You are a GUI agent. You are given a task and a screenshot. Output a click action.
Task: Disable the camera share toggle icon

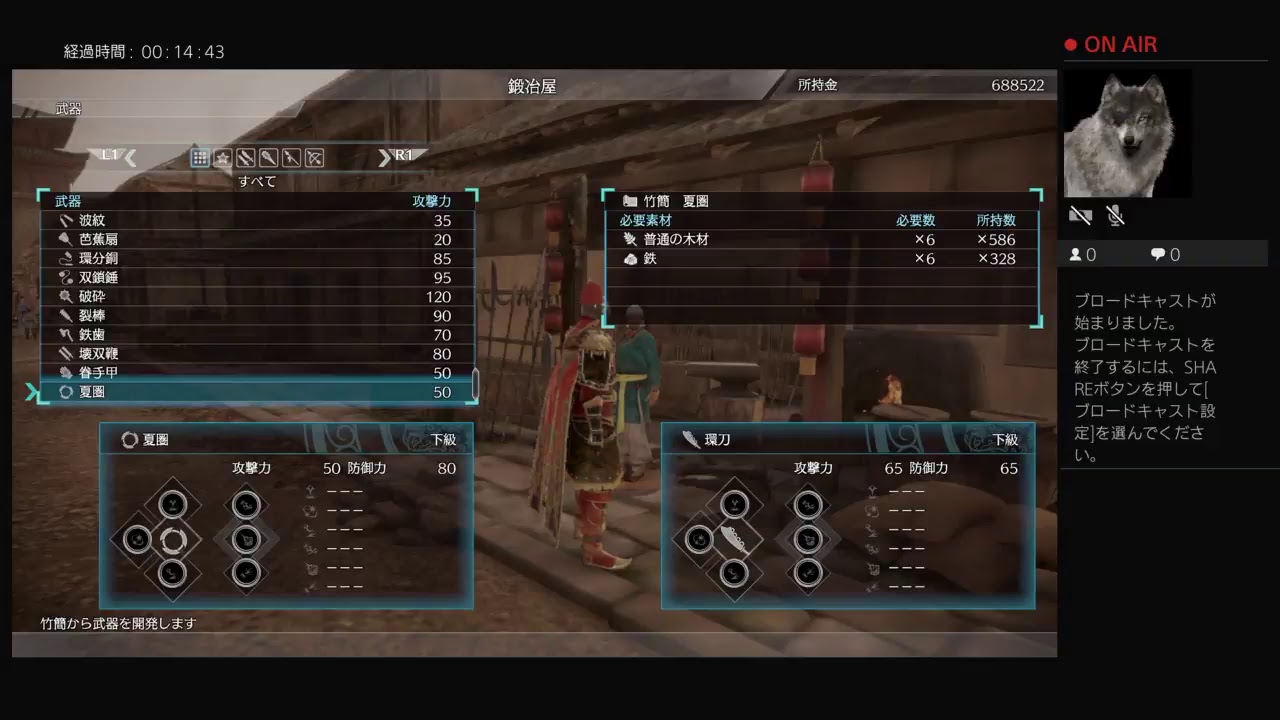[x=1081, y=215]
